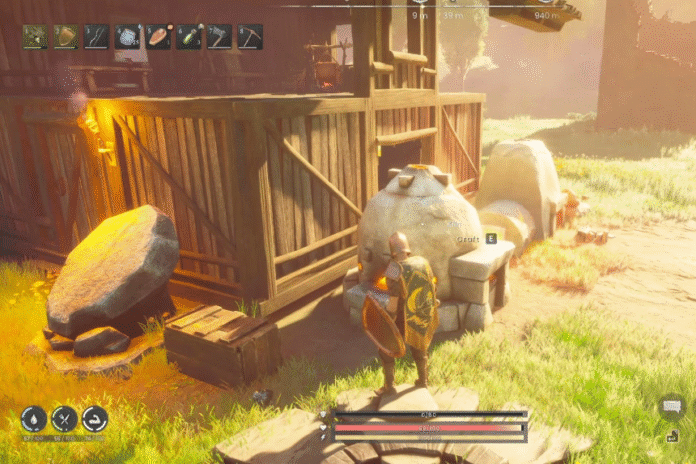
Task: Select the hammer slot in the hotbar
Action: coord(35,37)
